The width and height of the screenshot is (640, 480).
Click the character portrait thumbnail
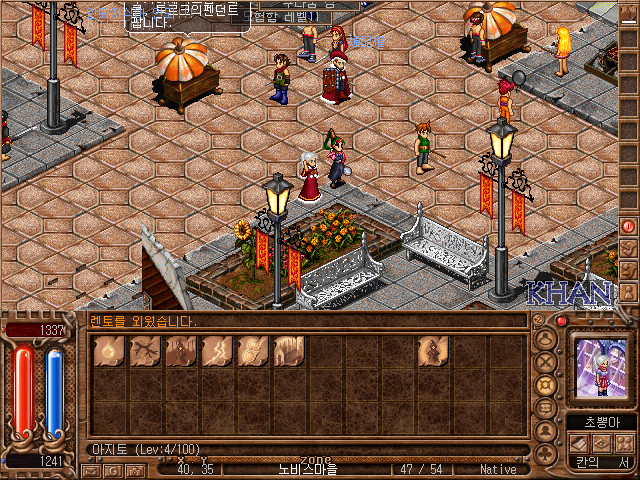click(601, 367)
